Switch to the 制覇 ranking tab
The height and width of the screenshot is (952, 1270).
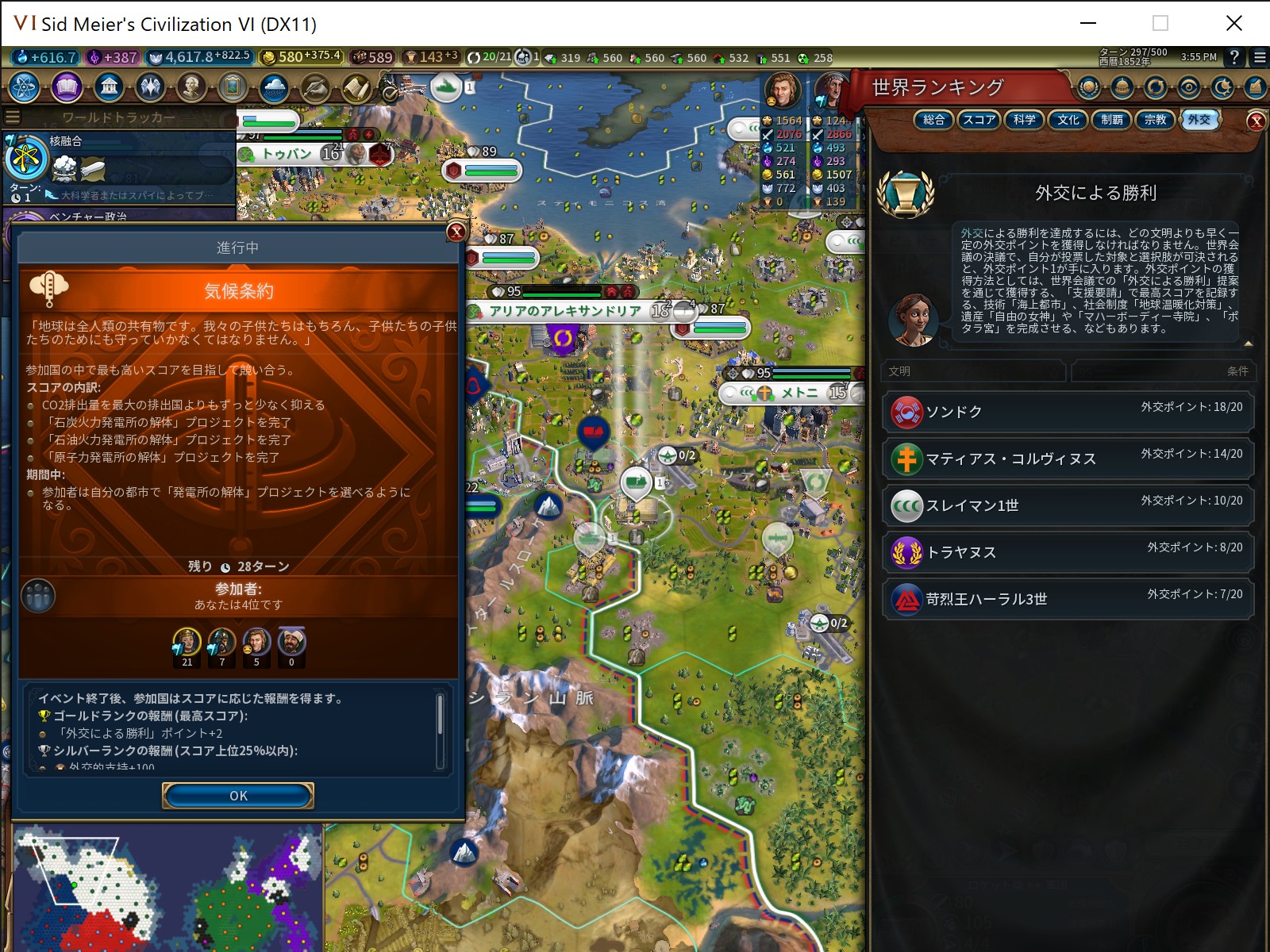click(1112, 121)
